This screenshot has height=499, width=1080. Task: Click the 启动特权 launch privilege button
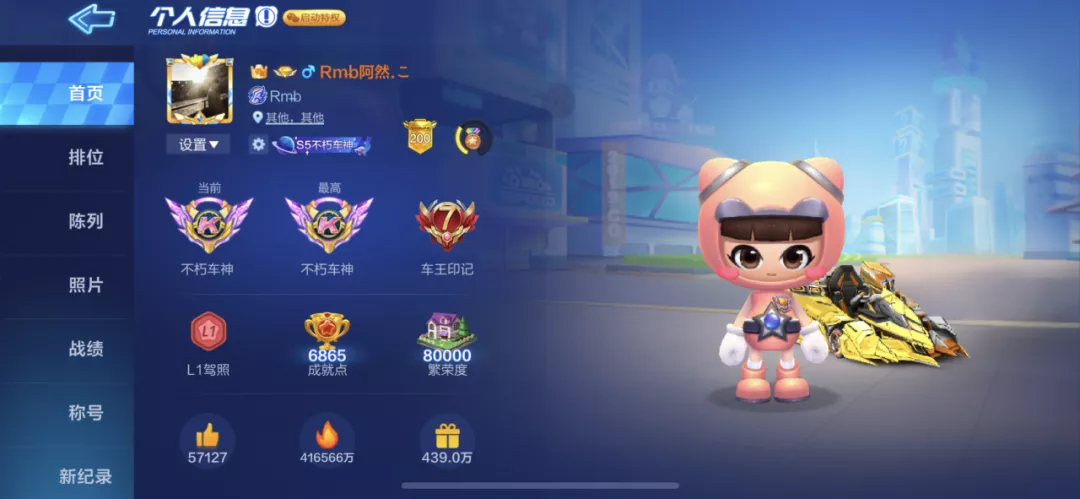click(314, 17)
